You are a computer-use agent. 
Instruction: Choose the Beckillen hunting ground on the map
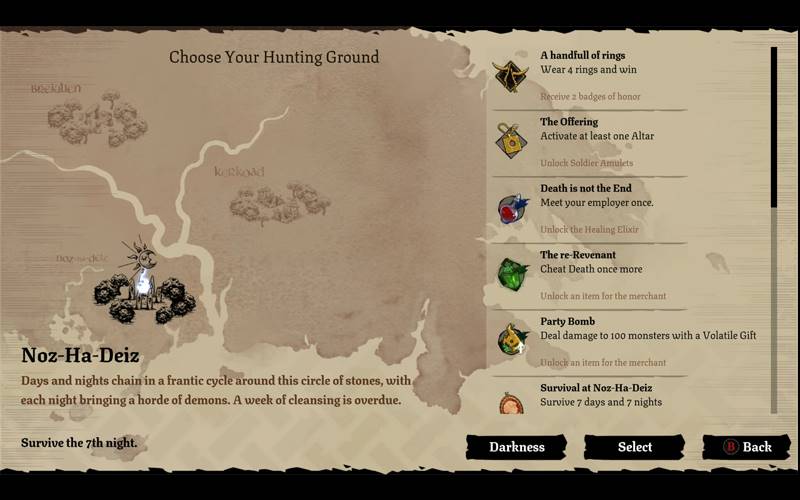coord(98,118)
